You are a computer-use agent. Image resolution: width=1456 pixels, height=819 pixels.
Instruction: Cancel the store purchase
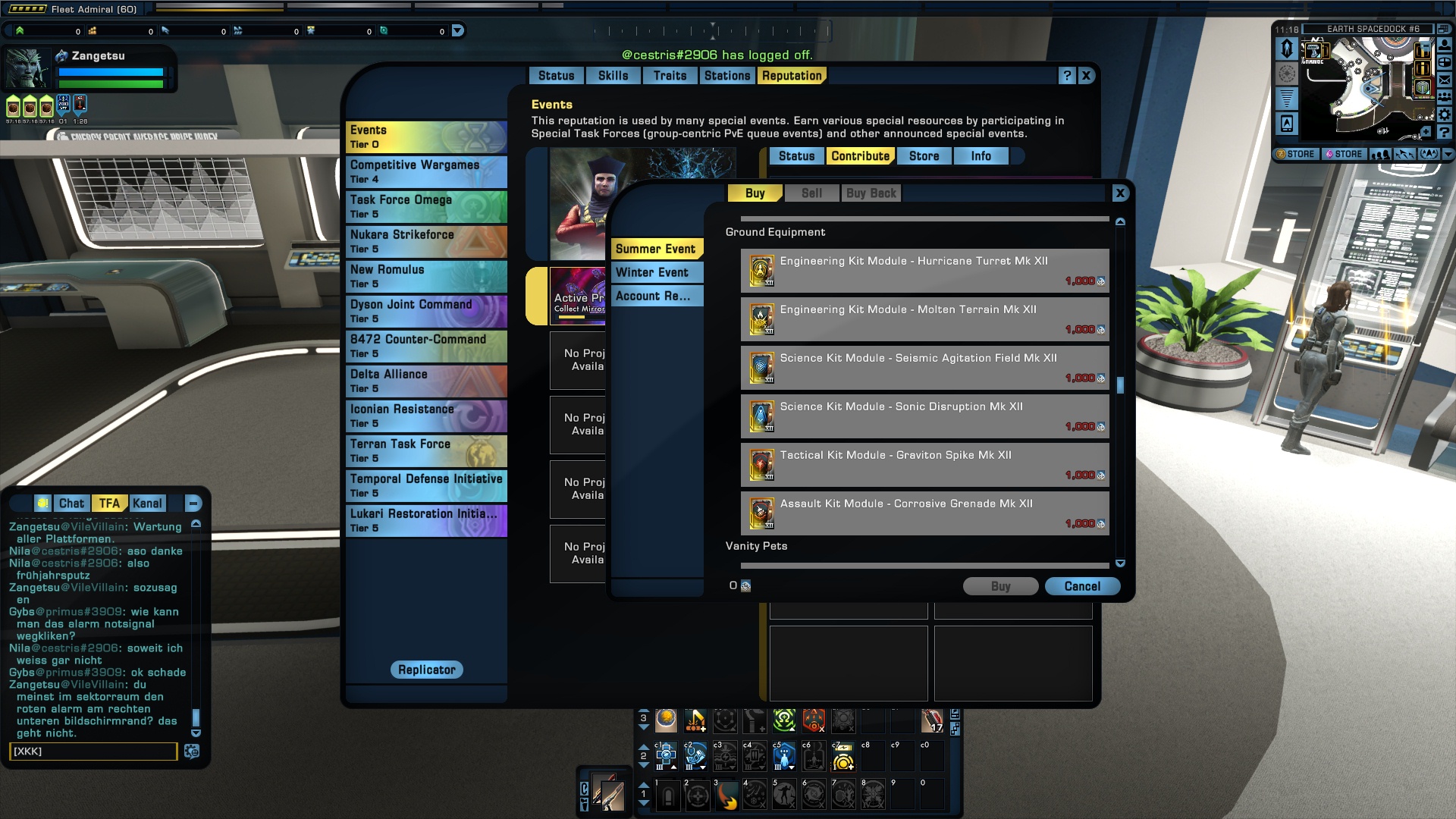[1082, 586]
